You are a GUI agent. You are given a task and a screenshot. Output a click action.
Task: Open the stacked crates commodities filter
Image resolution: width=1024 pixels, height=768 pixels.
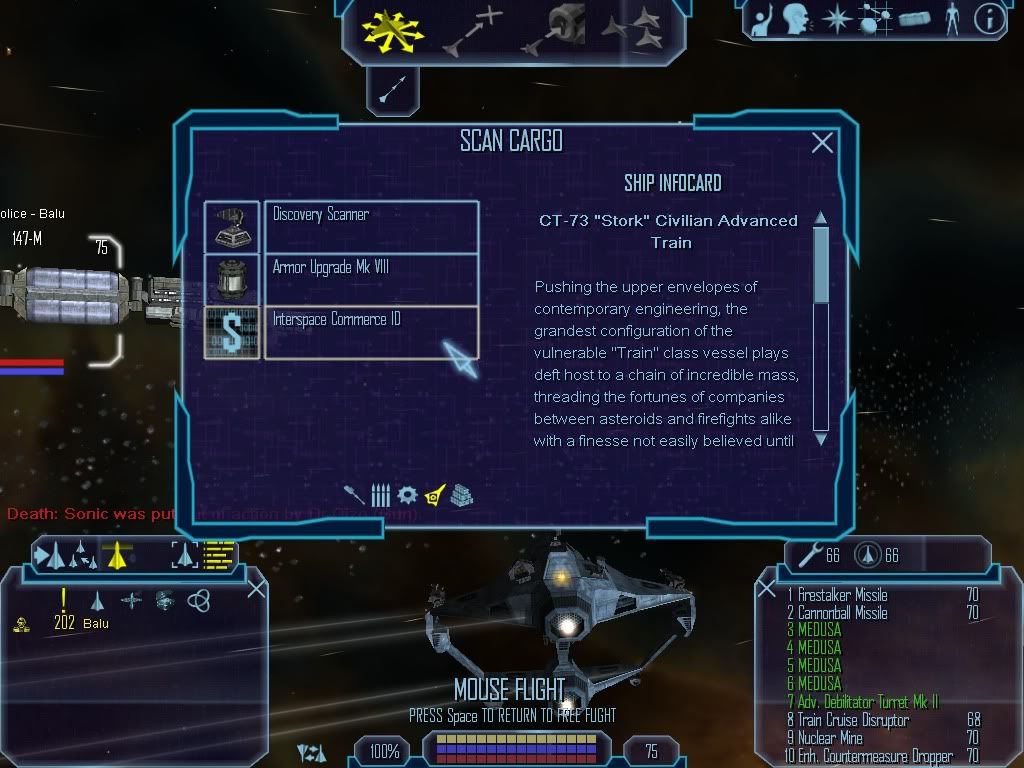[x=460, y=495]
